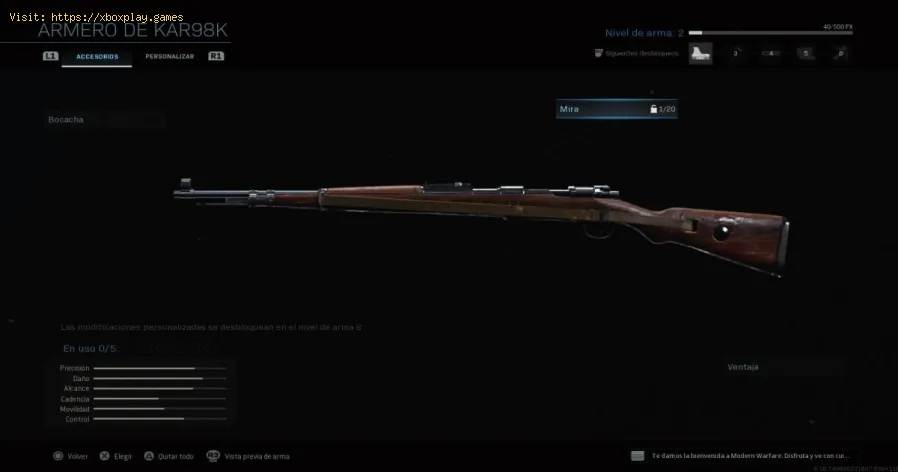Viewport: 898px width, 472px height.
Task: Click the highlighted next-unlock attachment icon
Action: (702, 53)
